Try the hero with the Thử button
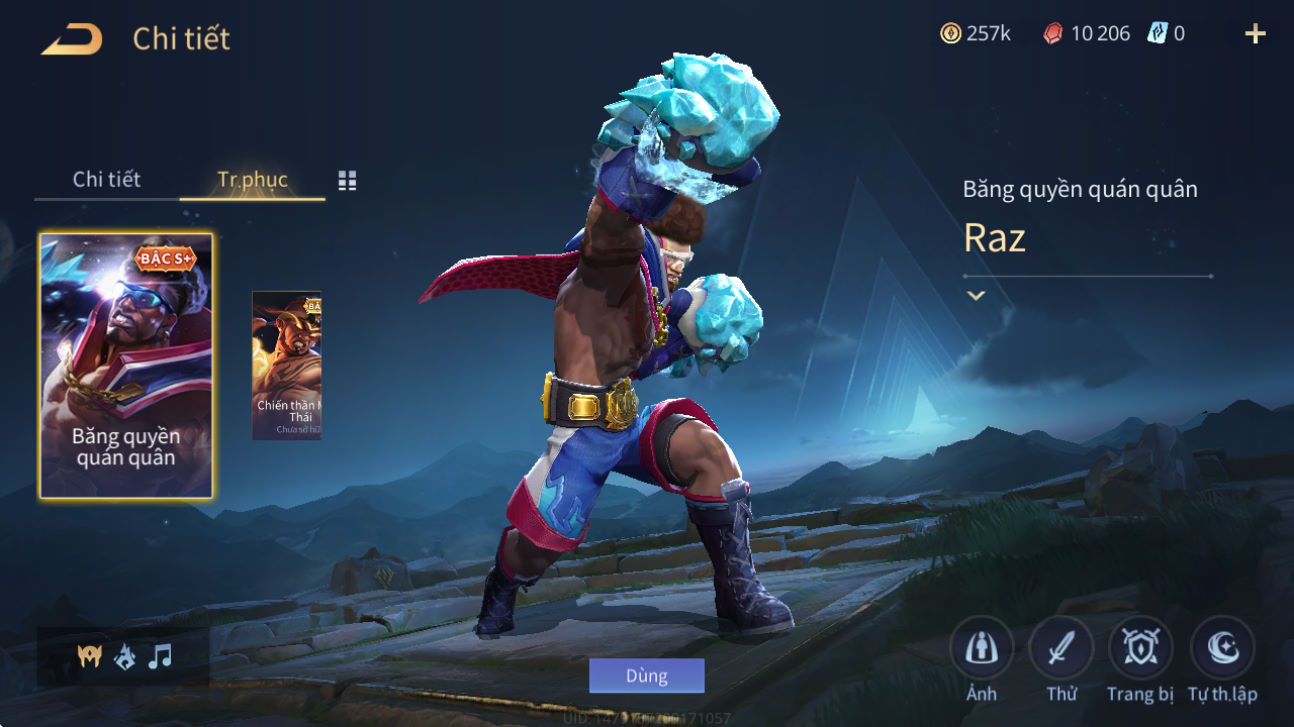The height and width of the screenshot is (727, 1294). pos(1061,650)
